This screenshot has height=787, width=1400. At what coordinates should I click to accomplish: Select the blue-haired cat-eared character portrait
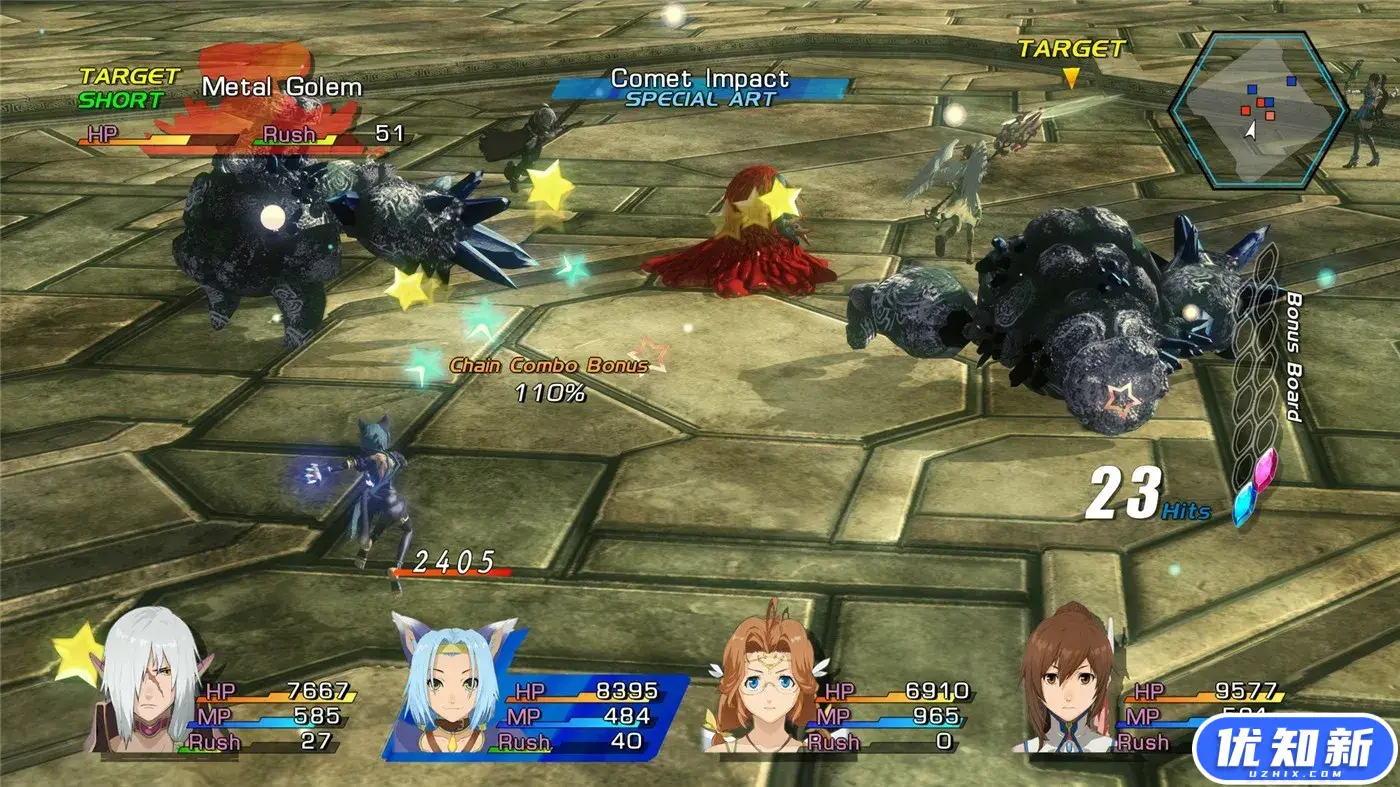[447, 678]
